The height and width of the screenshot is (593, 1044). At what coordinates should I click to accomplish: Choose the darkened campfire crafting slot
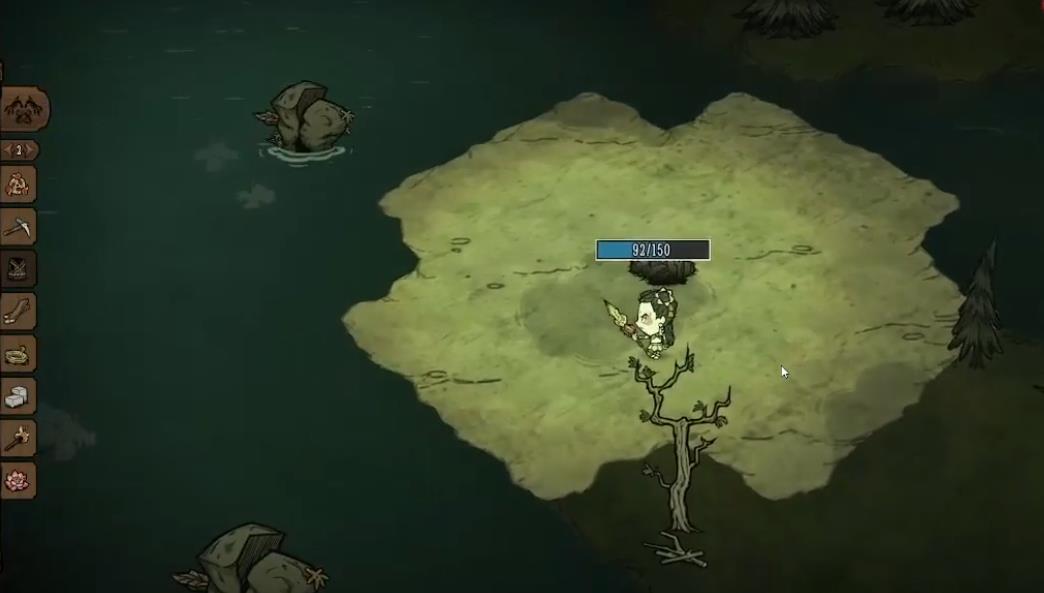coord(18,269)
